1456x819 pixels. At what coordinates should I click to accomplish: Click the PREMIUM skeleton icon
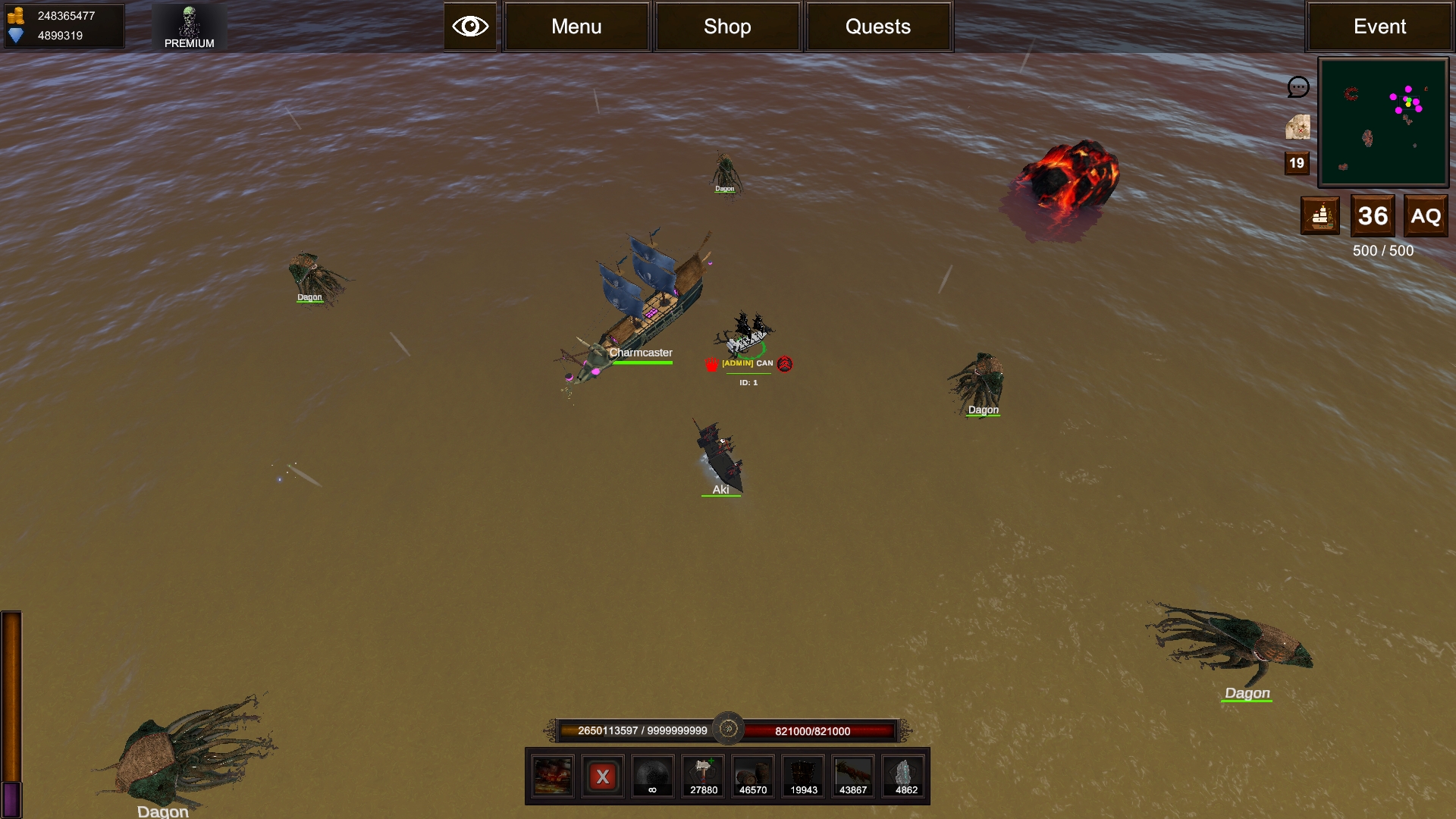[x=189, y=27]
